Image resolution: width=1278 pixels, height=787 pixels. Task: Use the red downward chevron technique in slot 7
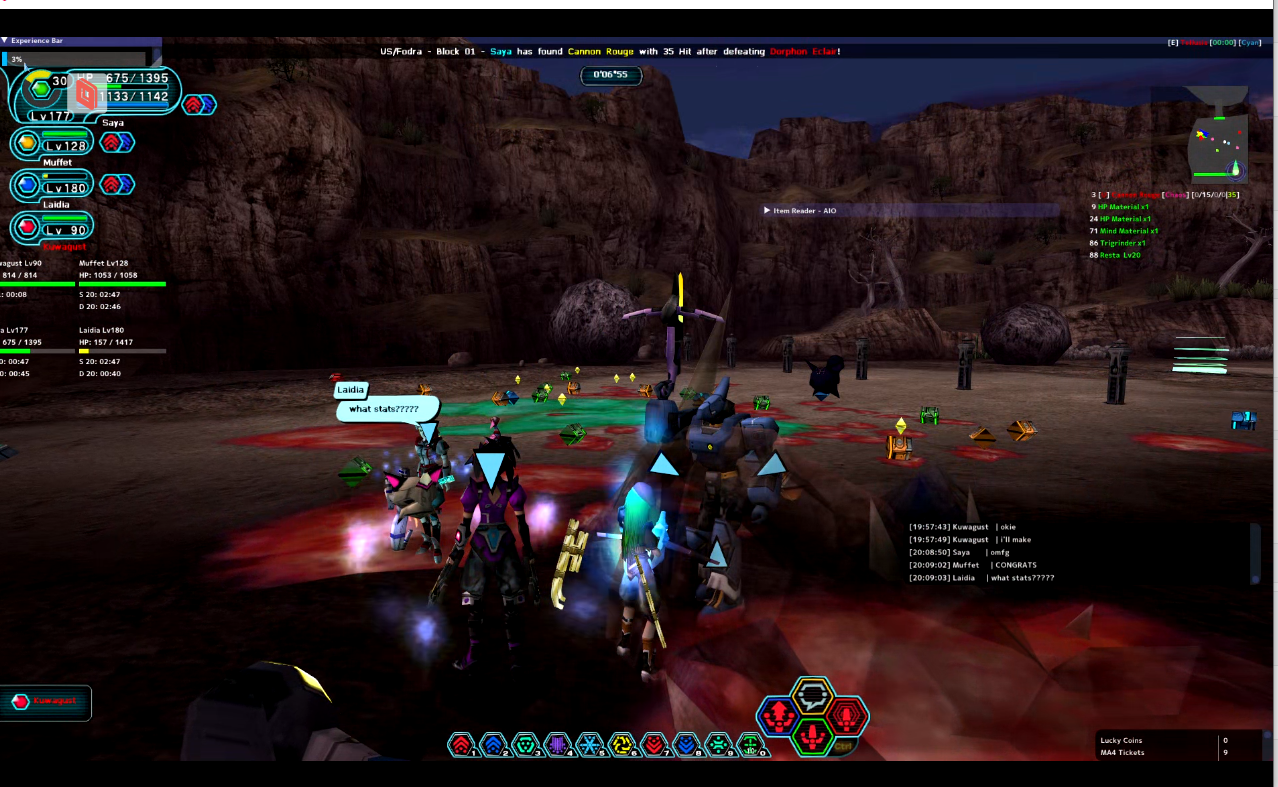click(654, 744)
